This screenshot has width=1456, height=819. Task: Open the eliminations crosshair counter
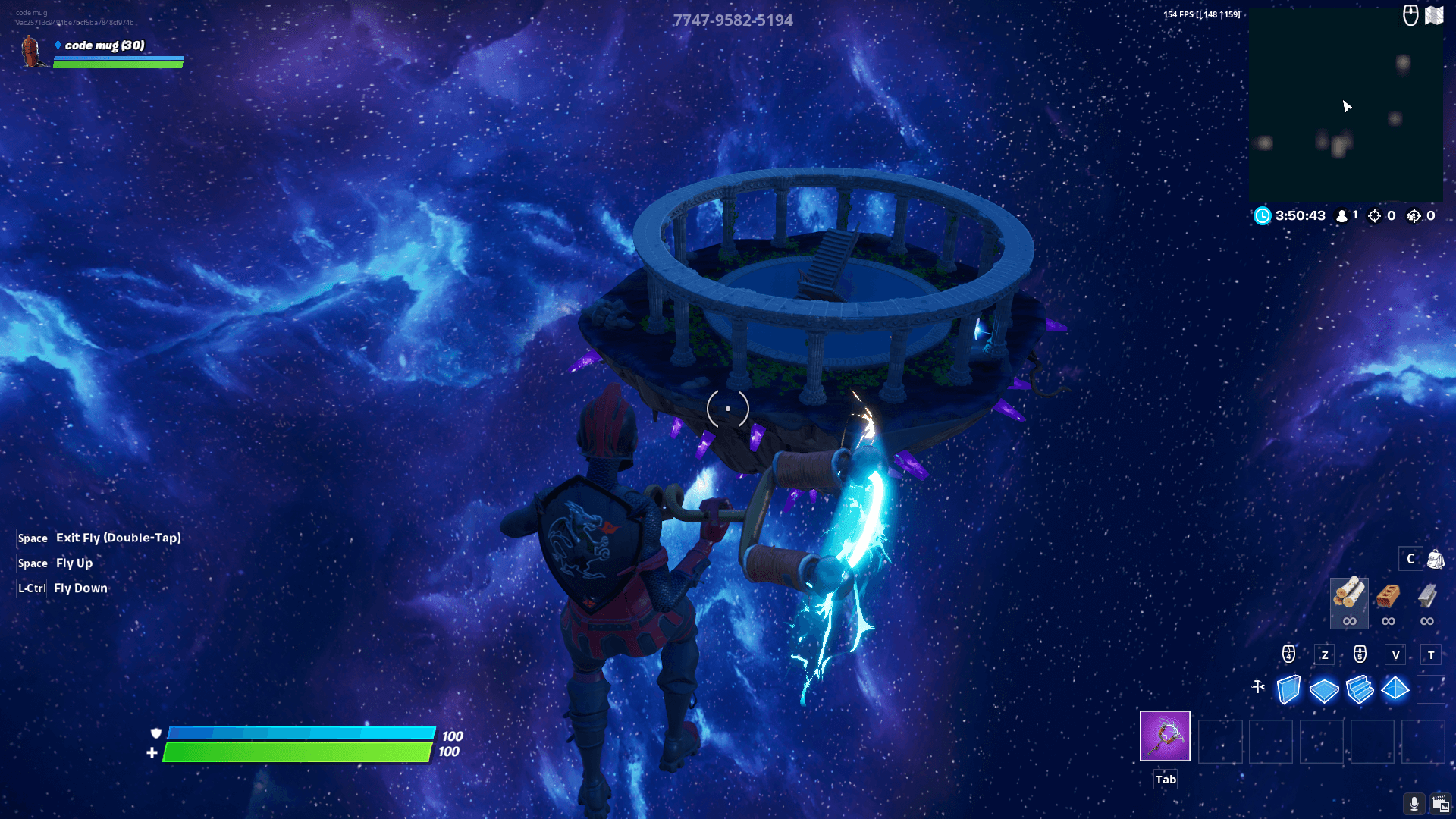click(1374, 215)
